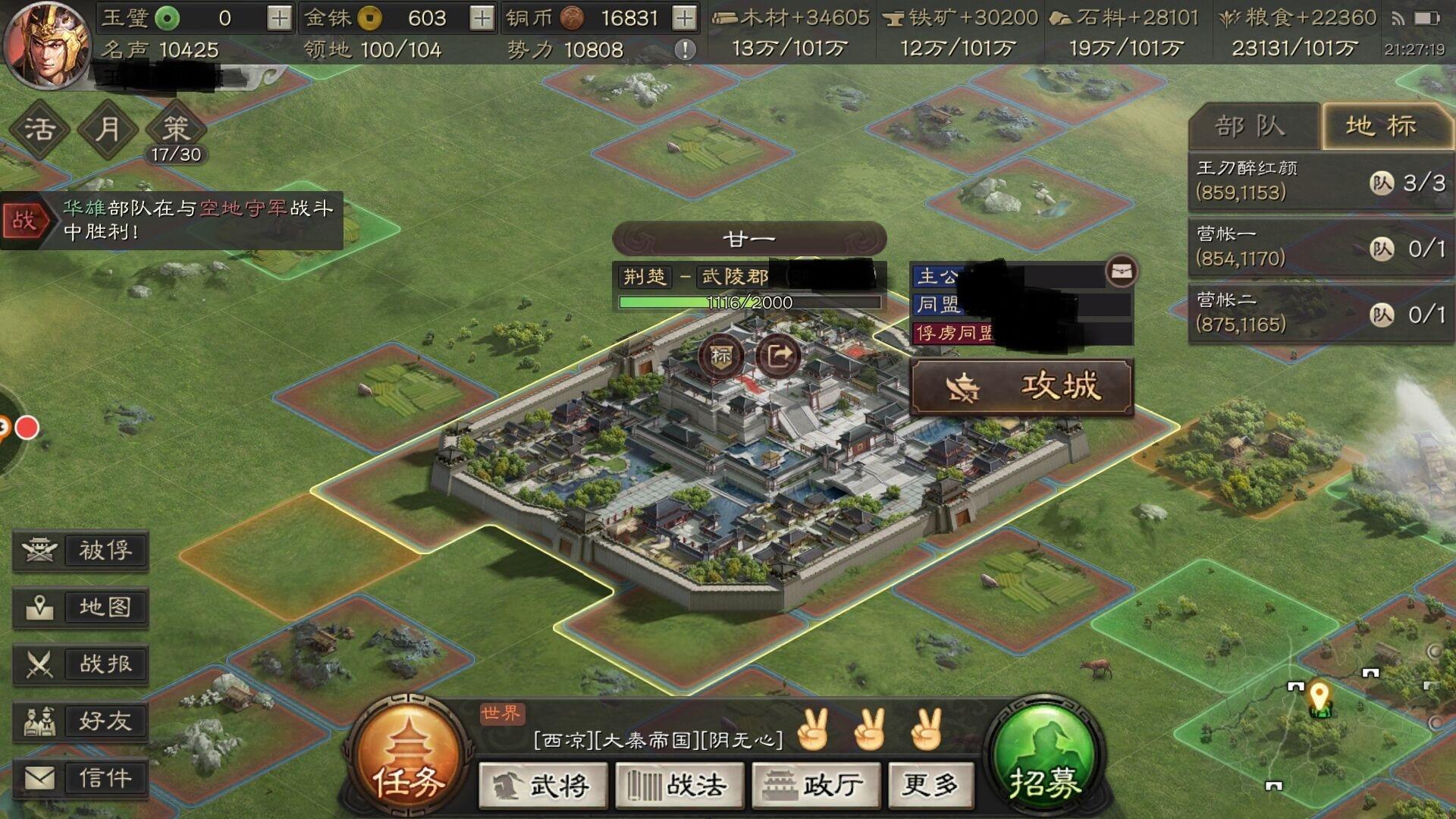Open the 地图 map panel from the sidebar
The image size is (1456, 819).
coord(80,607)
